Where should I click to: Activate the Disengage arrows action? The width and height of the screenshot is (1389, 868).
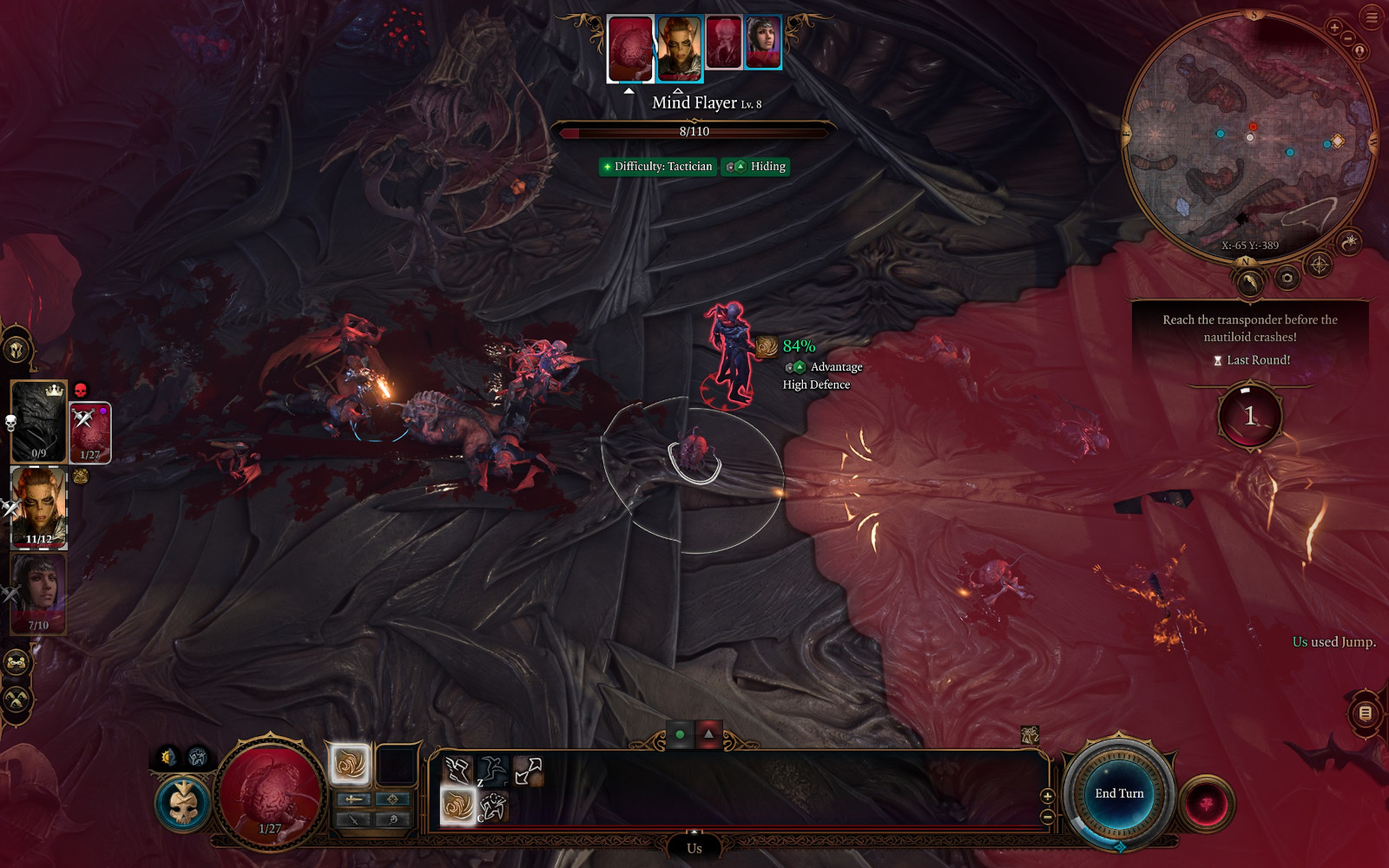(x=528, y=770)
